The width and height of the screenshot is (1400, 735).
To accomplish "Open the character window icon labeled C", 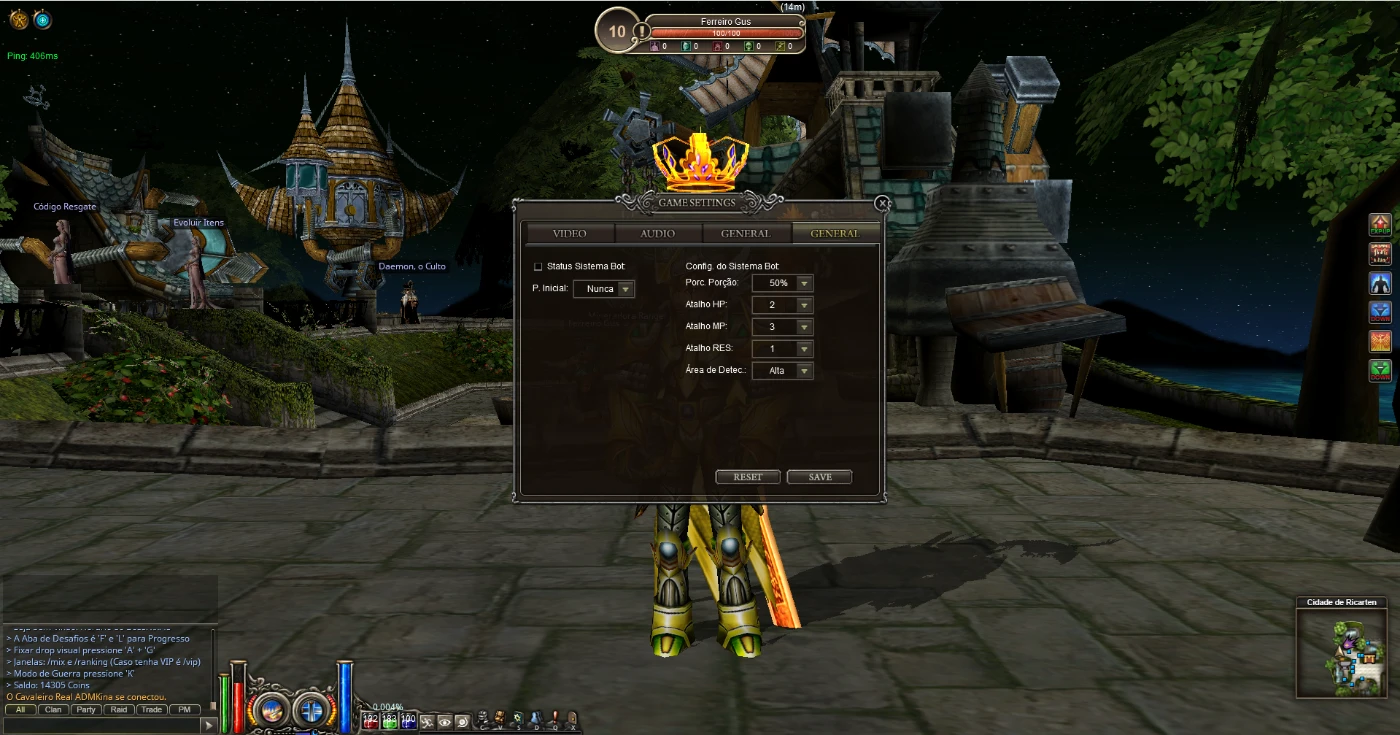I will (482, 719).
